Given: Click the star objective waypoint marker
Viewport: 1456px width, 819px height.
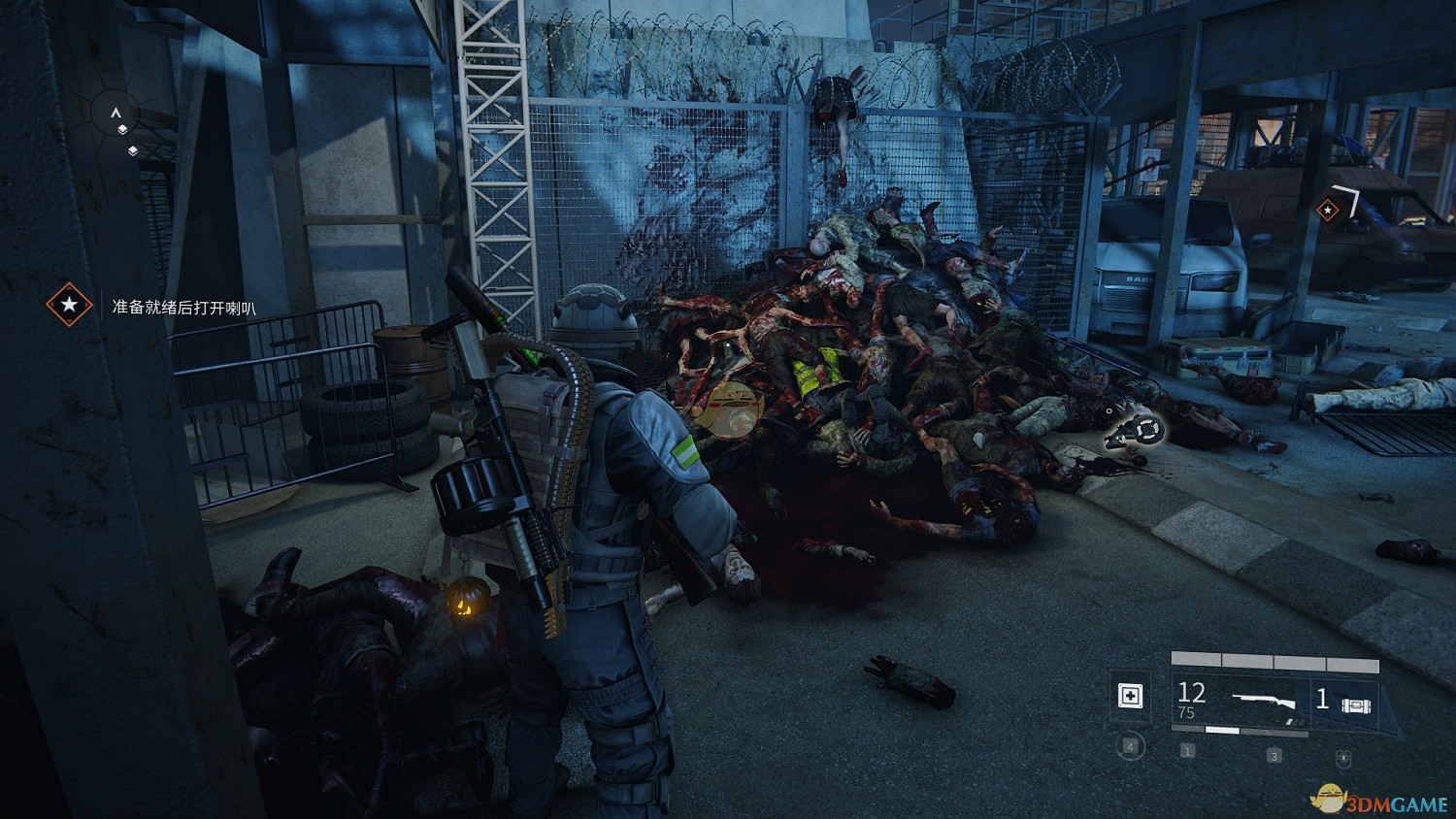Looking at the screenshot, I should pos(1327,210).
